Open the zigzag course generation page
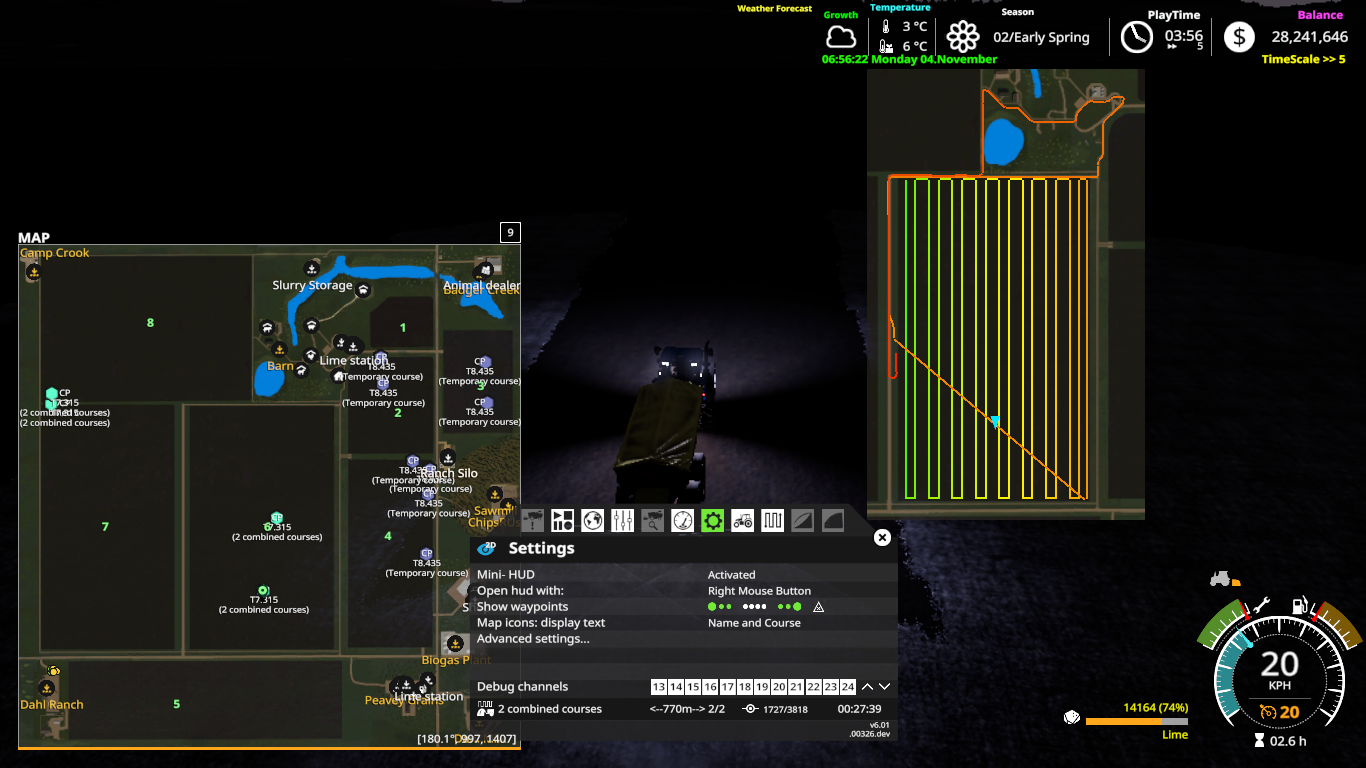This screenshot has height=768, width=1366. click(772, 520)
